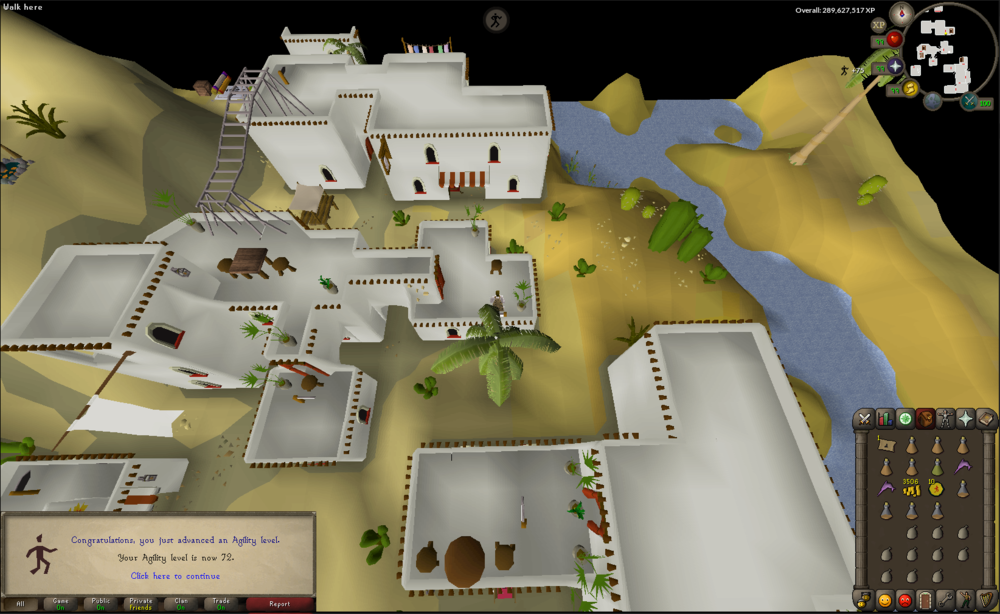Open the Clan chat tab
This screenshot has width=1000, height=614.
click(x=181, y=604)
